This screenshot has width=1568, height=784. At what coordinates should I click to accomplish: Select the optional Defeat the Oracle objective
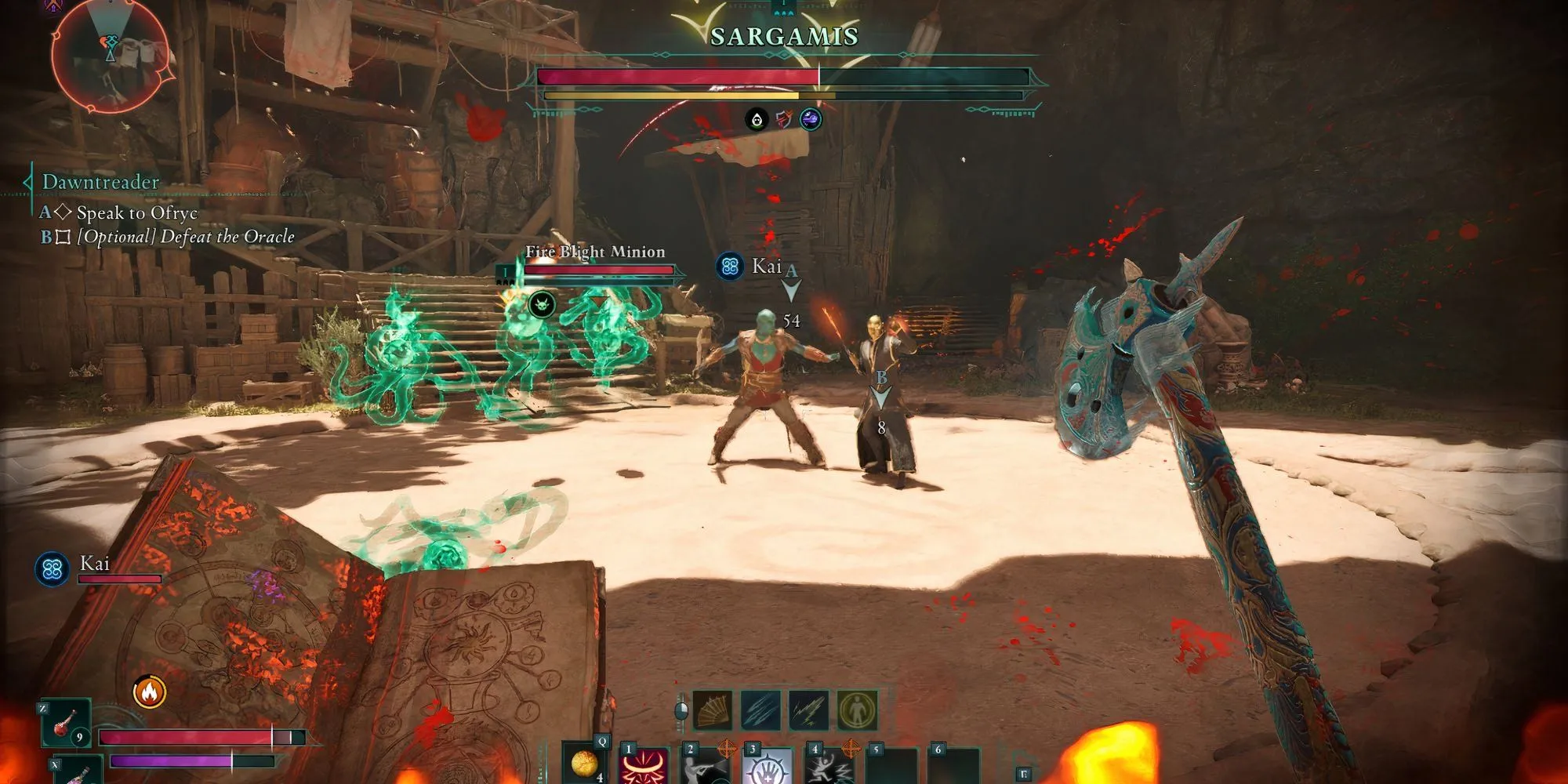click(x=185, y=237)
